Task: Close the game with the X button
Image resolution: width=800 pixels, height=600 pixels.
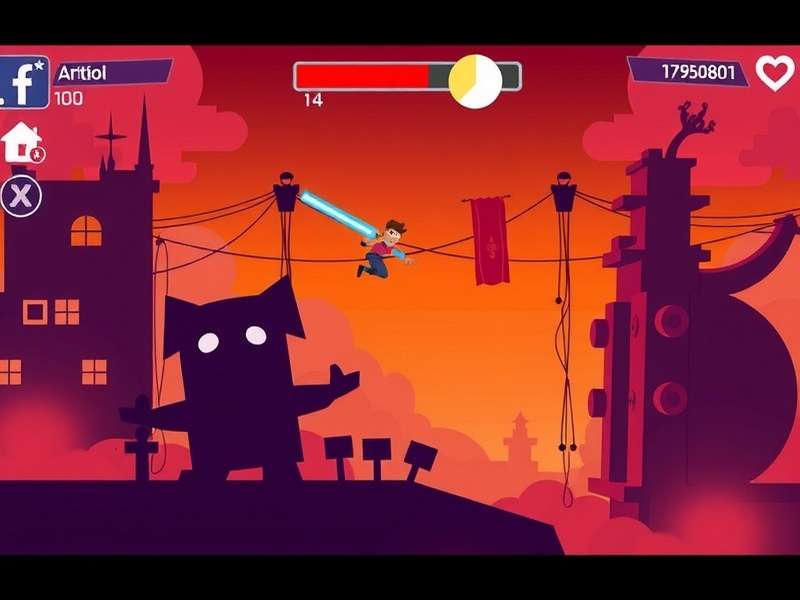Action: point(19,195)
